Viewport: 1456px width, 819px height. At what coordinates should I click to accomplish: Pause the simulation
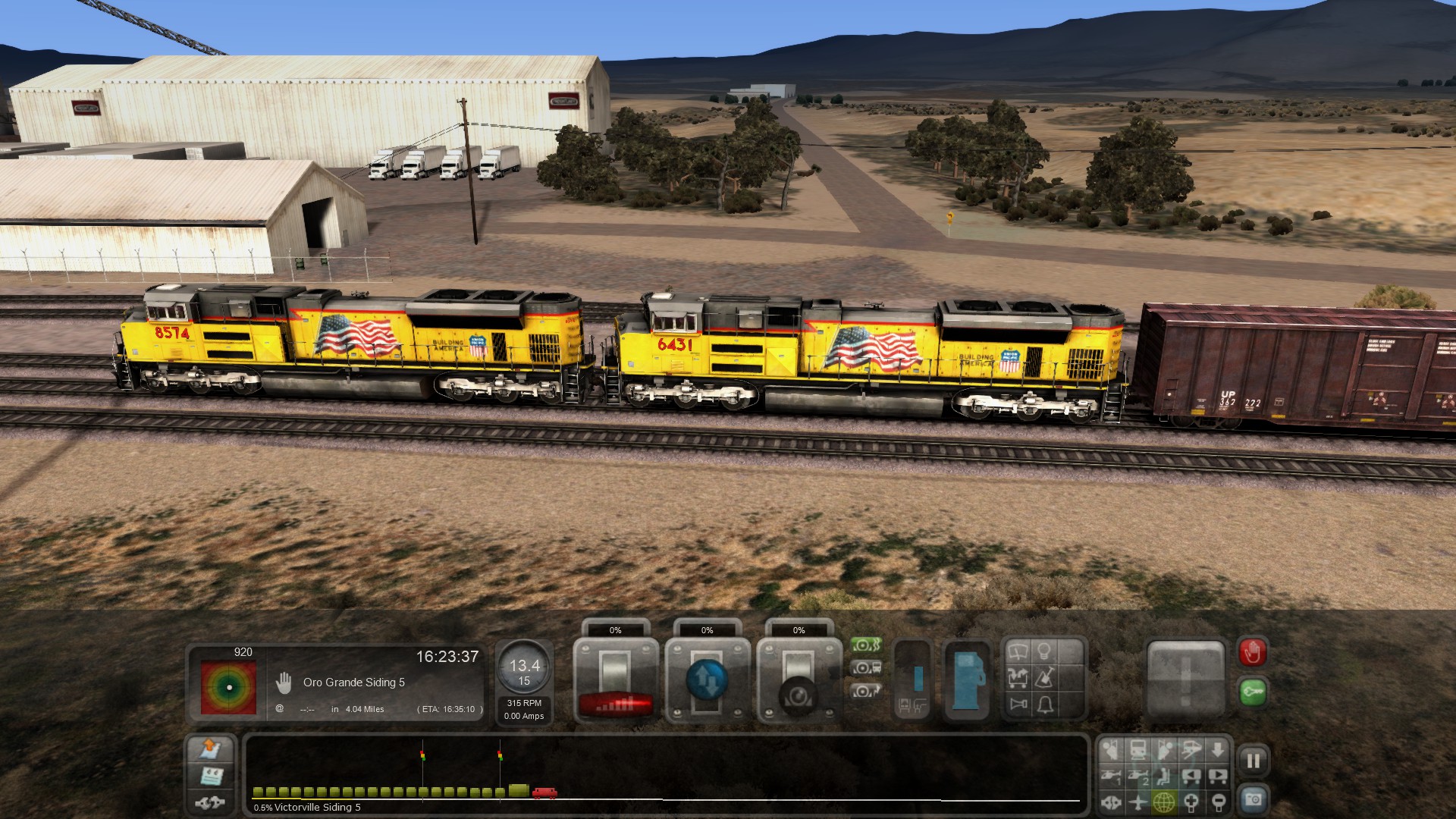1253,760
